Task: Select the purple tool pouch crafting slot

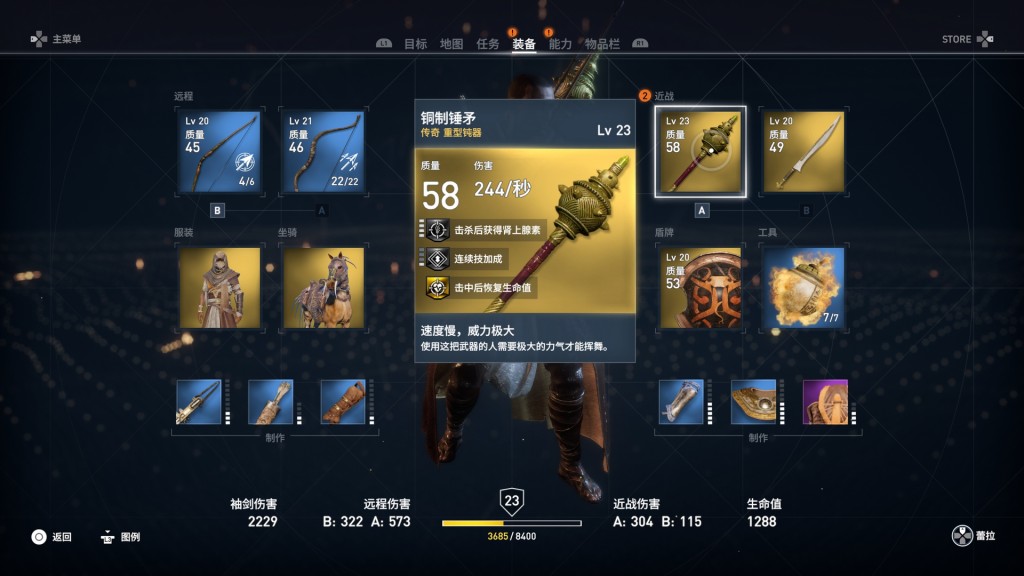Action: (x=825, y=402)
